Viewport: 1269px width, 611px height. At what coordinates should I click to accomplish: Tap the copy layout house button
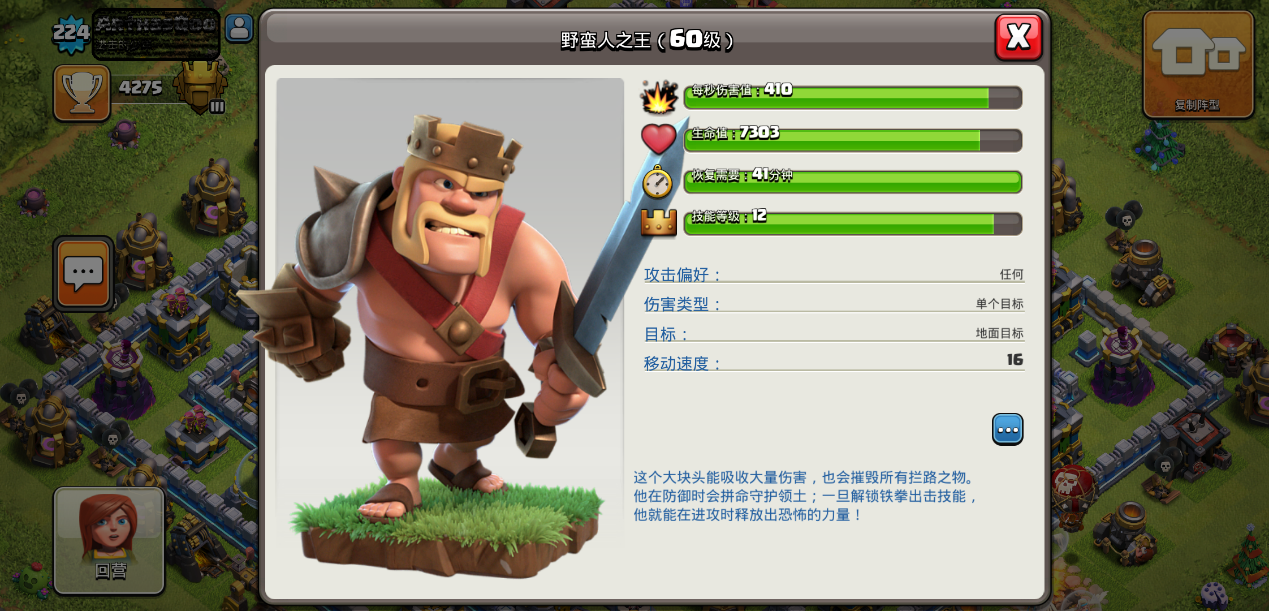click(x=1197, y=63)
